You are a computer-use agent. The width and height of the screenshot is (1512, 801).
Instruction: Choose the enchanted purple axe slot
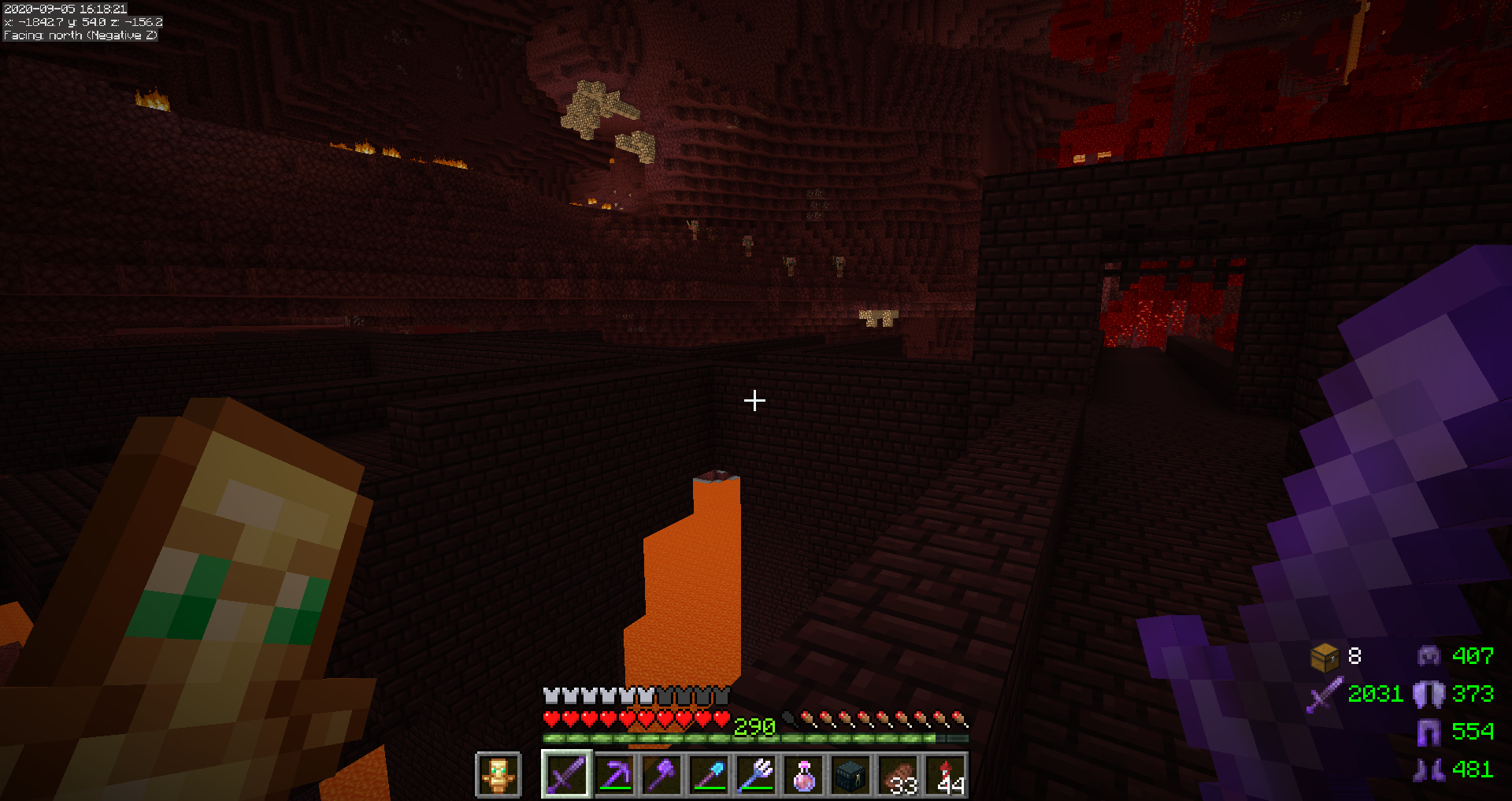[661, 775]
